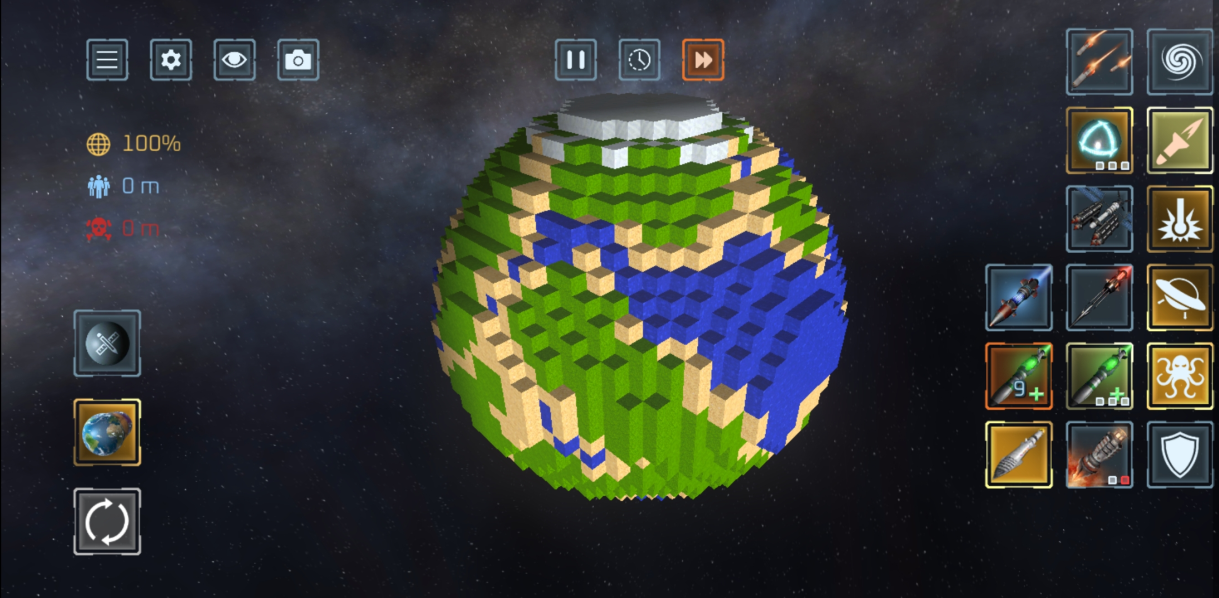
Task: Toggle the eye visibility button
Action: 234,60
